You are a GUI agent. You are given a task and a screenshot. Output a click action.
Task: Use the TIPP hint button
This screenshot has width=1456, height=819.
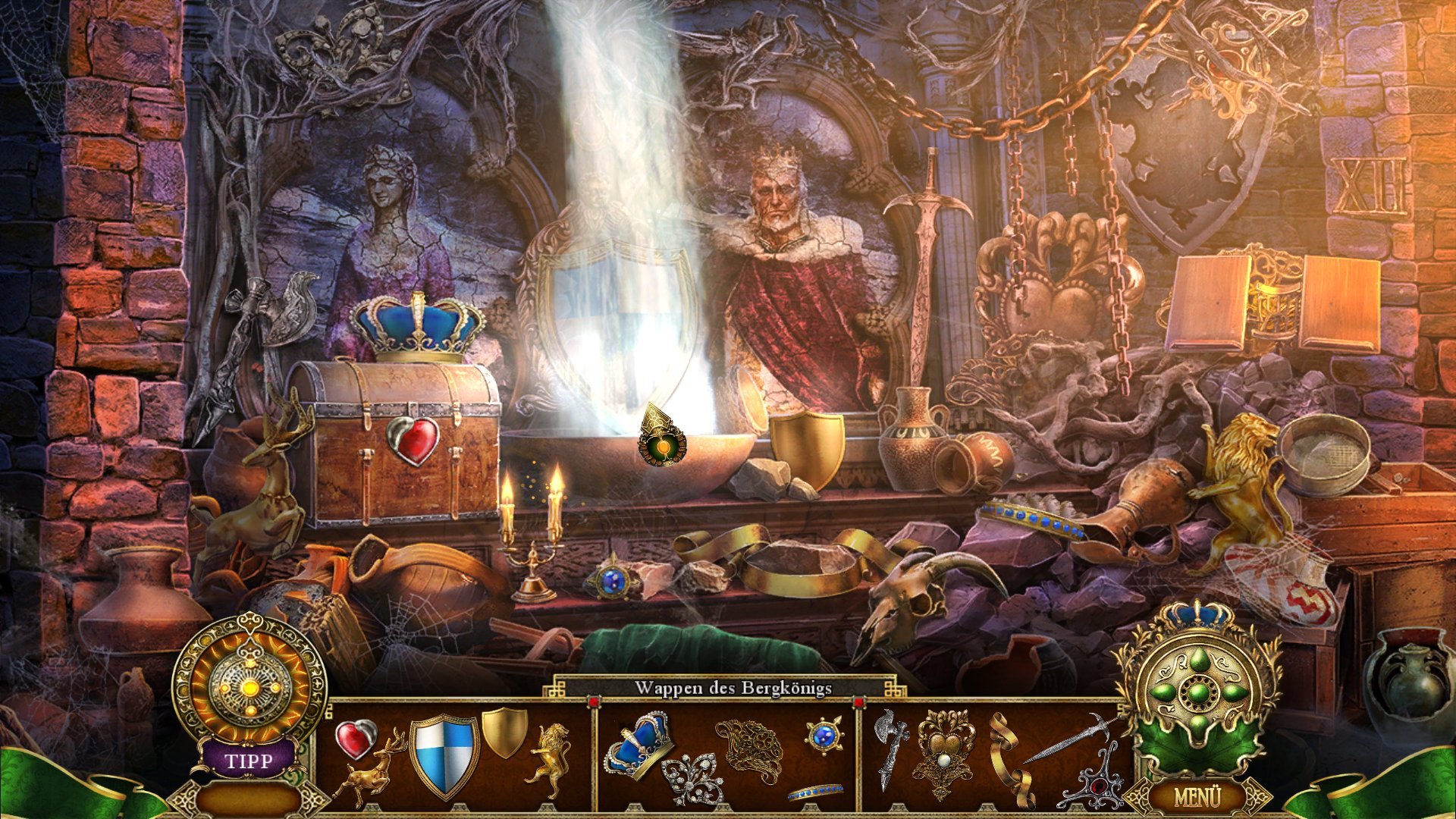point(248,760)
